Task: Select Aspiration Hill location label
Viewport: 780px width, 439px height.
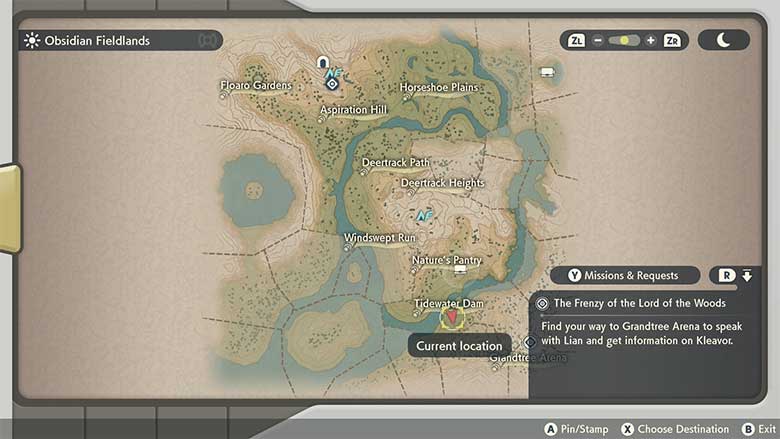Action: tap(353, 110)
